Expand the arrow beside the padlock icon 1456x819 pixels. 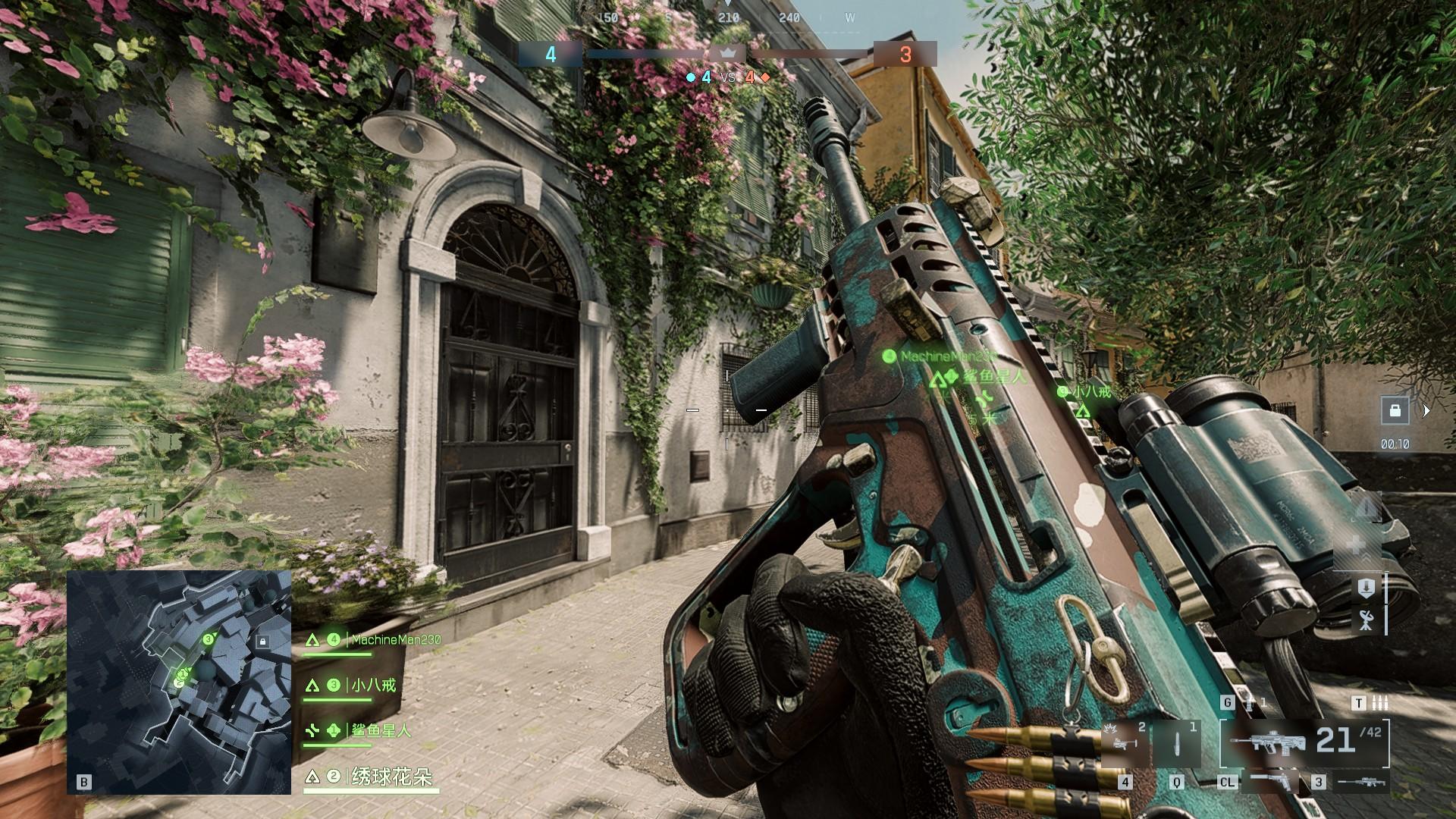click(x=1426, y=410)
